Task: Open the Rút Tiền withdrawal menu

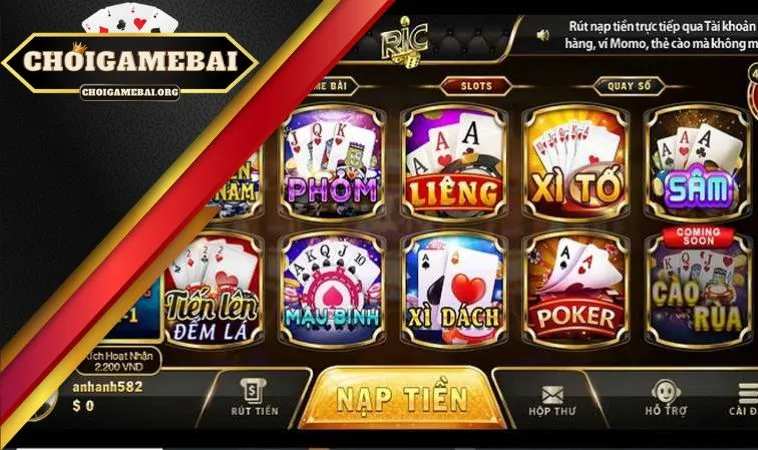Action: tap(254, 398)
